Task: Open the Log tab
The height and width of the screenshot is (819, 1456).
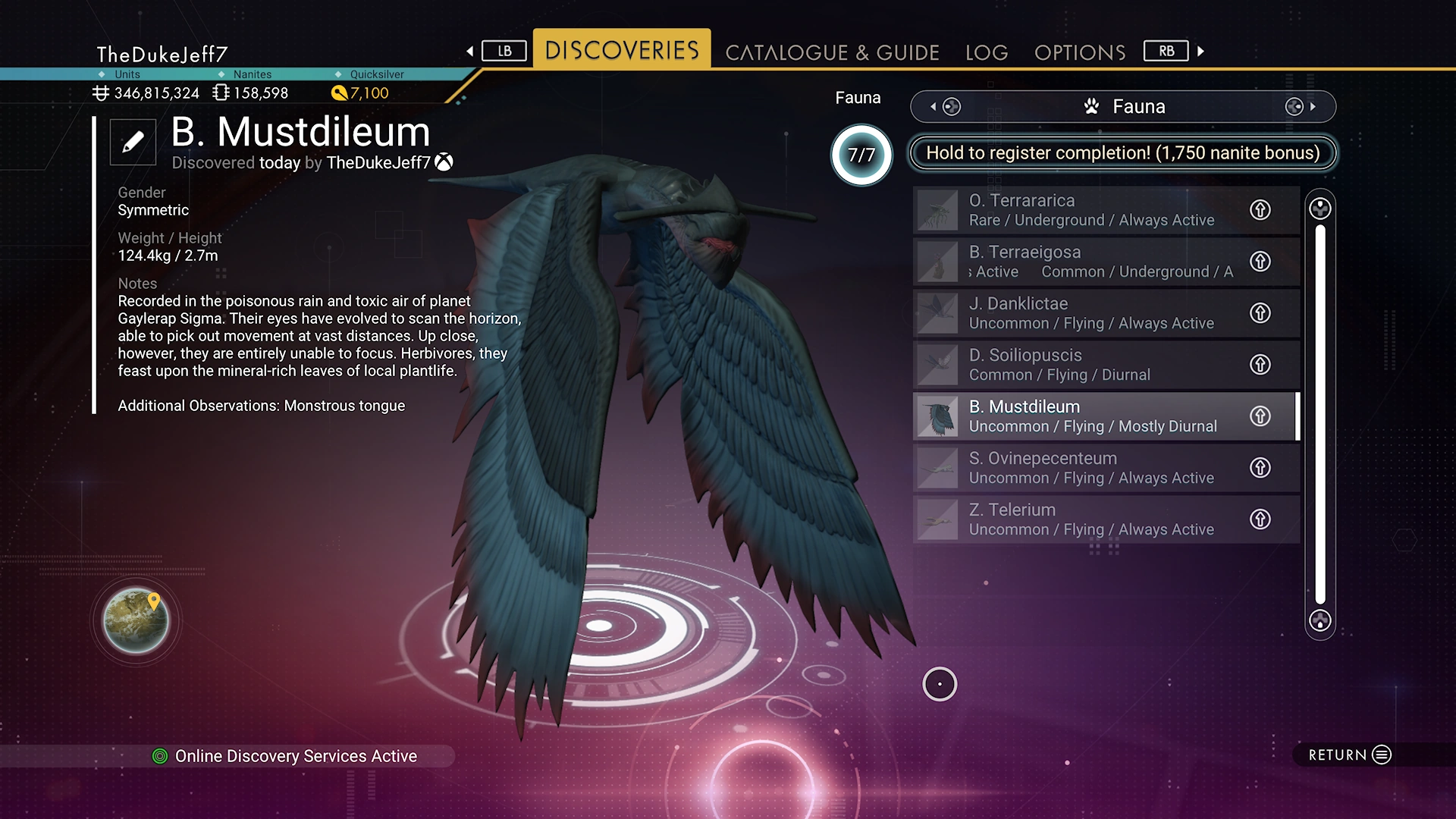Action: [987, 52]
